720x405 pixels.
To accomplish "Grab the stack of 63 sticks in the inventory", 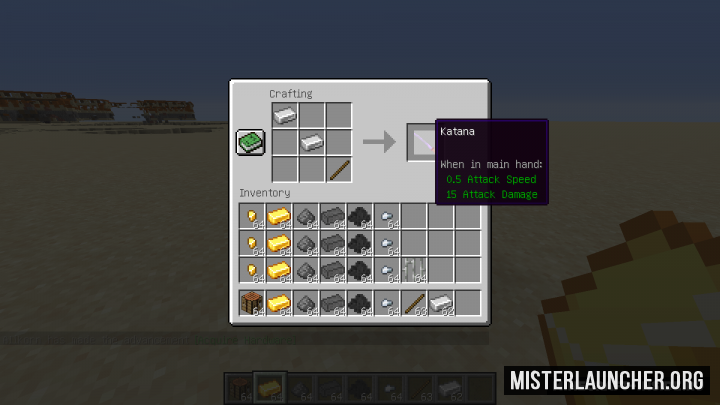I will pyautogui.click(x=413, y=302).
